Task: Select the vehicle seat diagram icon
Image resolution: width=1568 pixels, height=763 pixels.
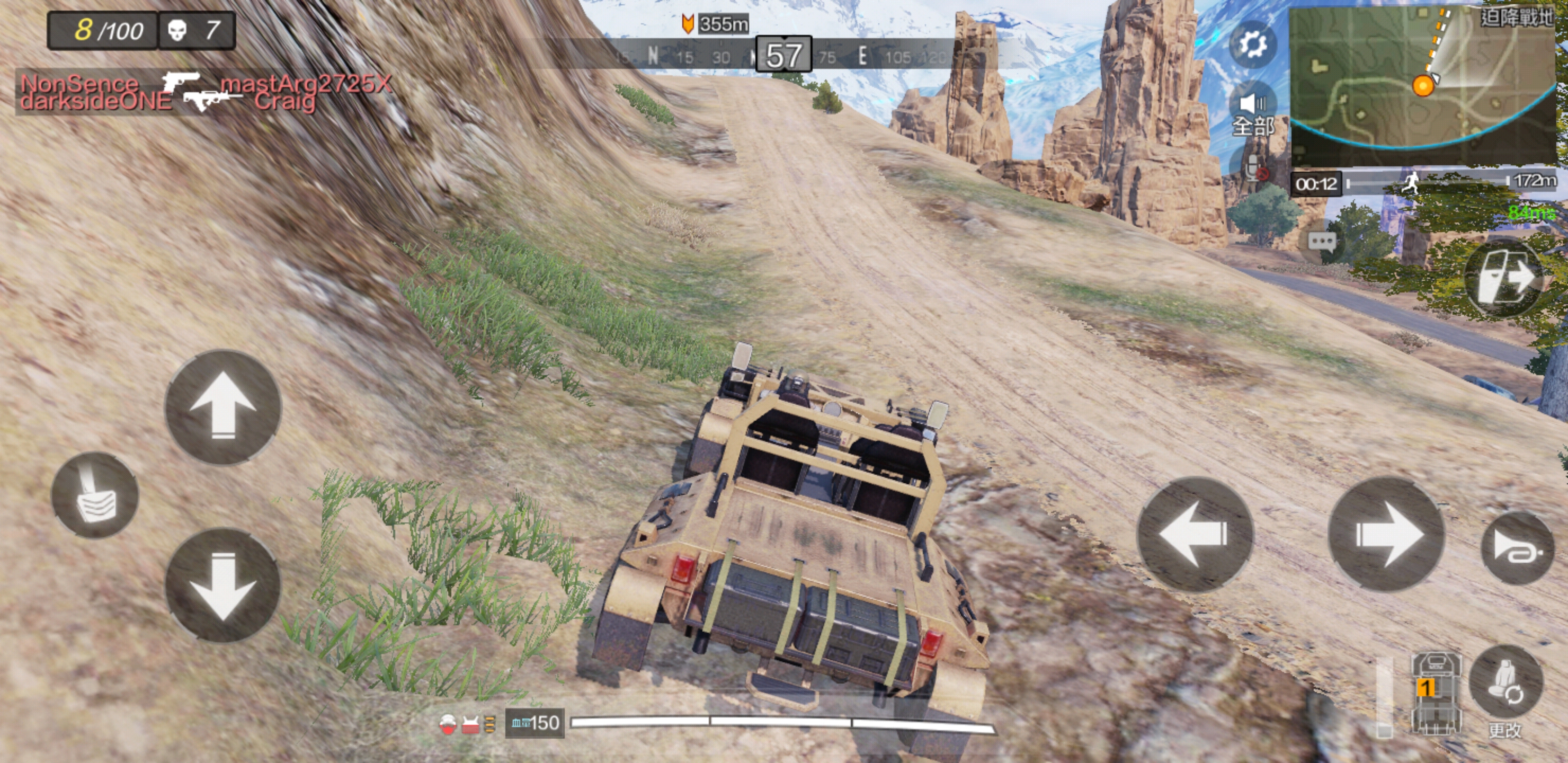Action: [x=1436, y=694]
